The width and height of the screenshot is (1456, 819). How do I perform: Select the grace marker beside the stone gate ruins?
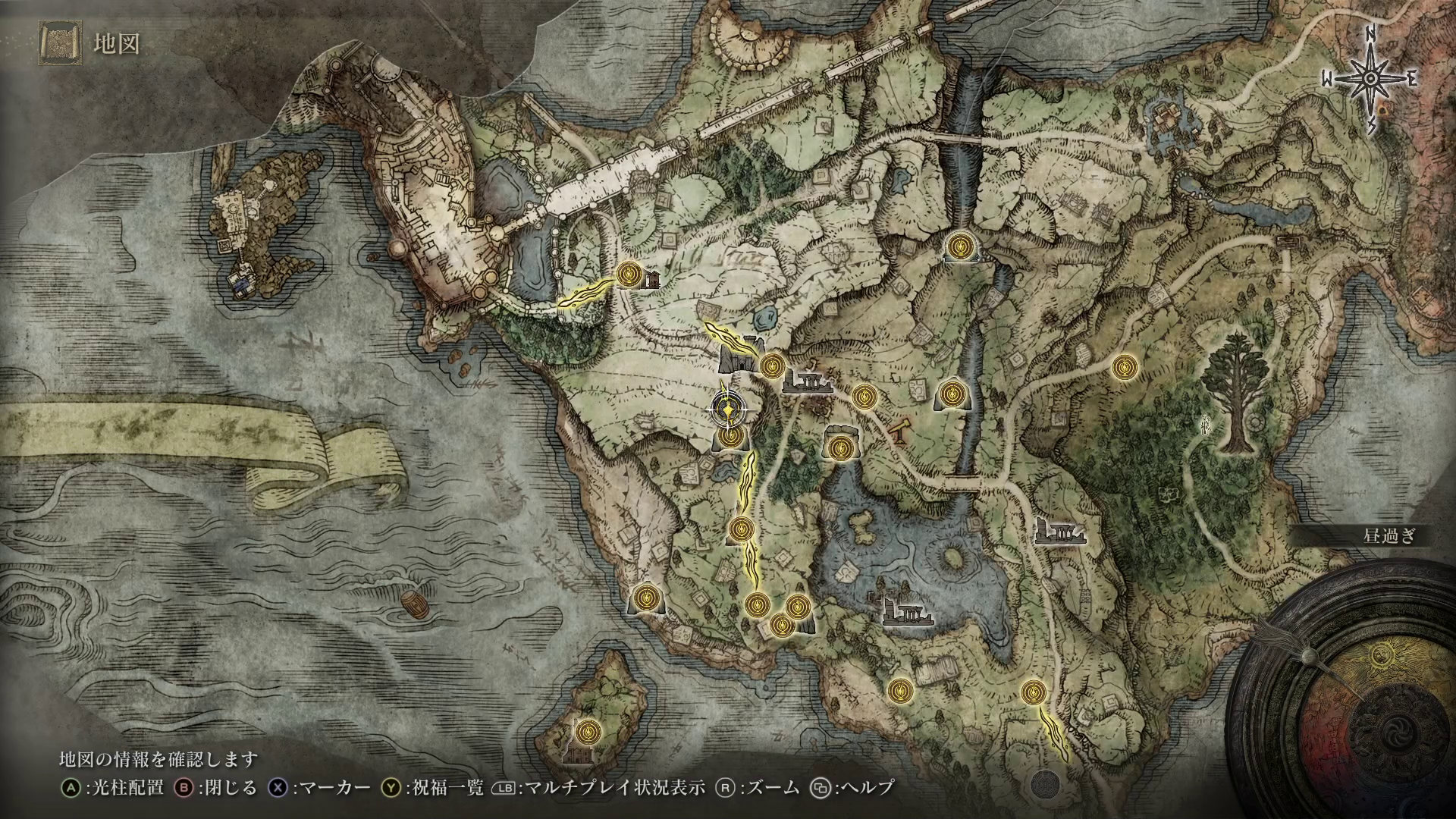click(773, 366)
